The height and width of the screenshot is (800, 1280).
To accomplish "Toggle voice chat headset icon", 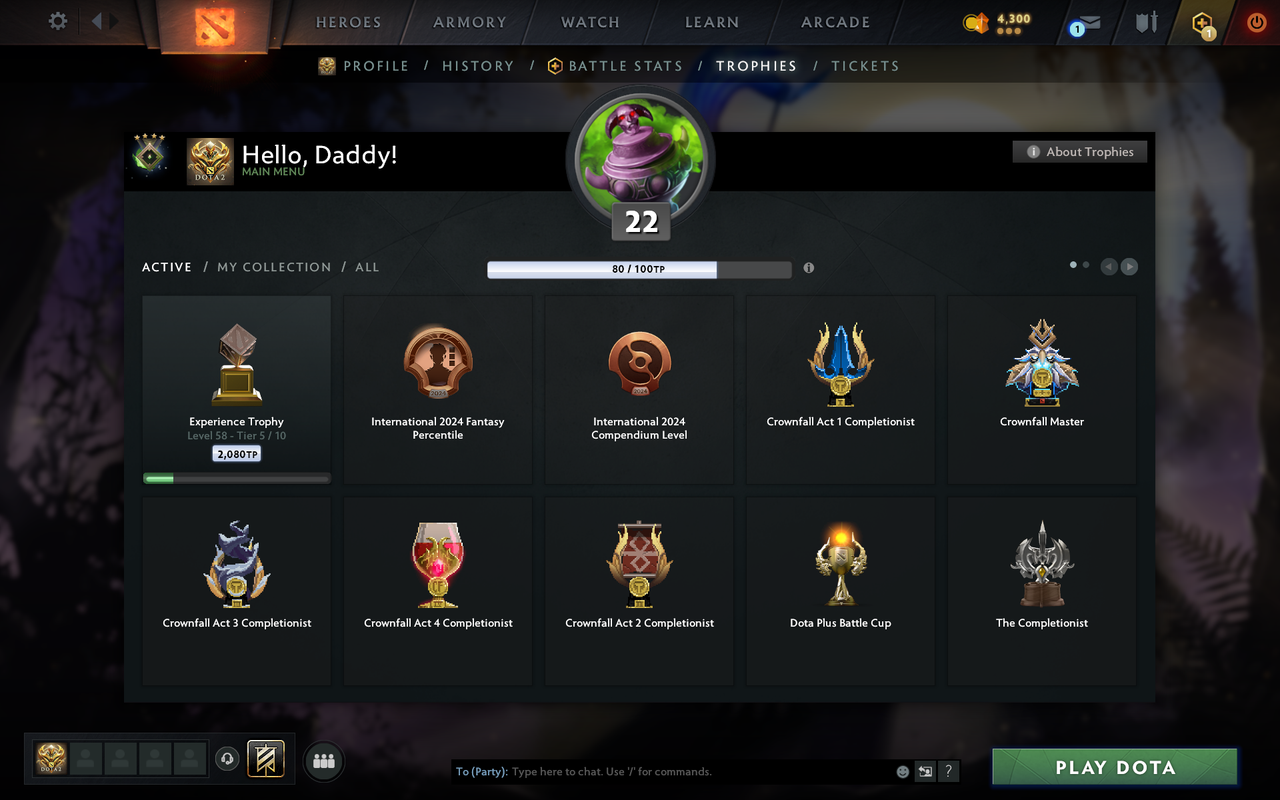I will click(x=227, y=759).
